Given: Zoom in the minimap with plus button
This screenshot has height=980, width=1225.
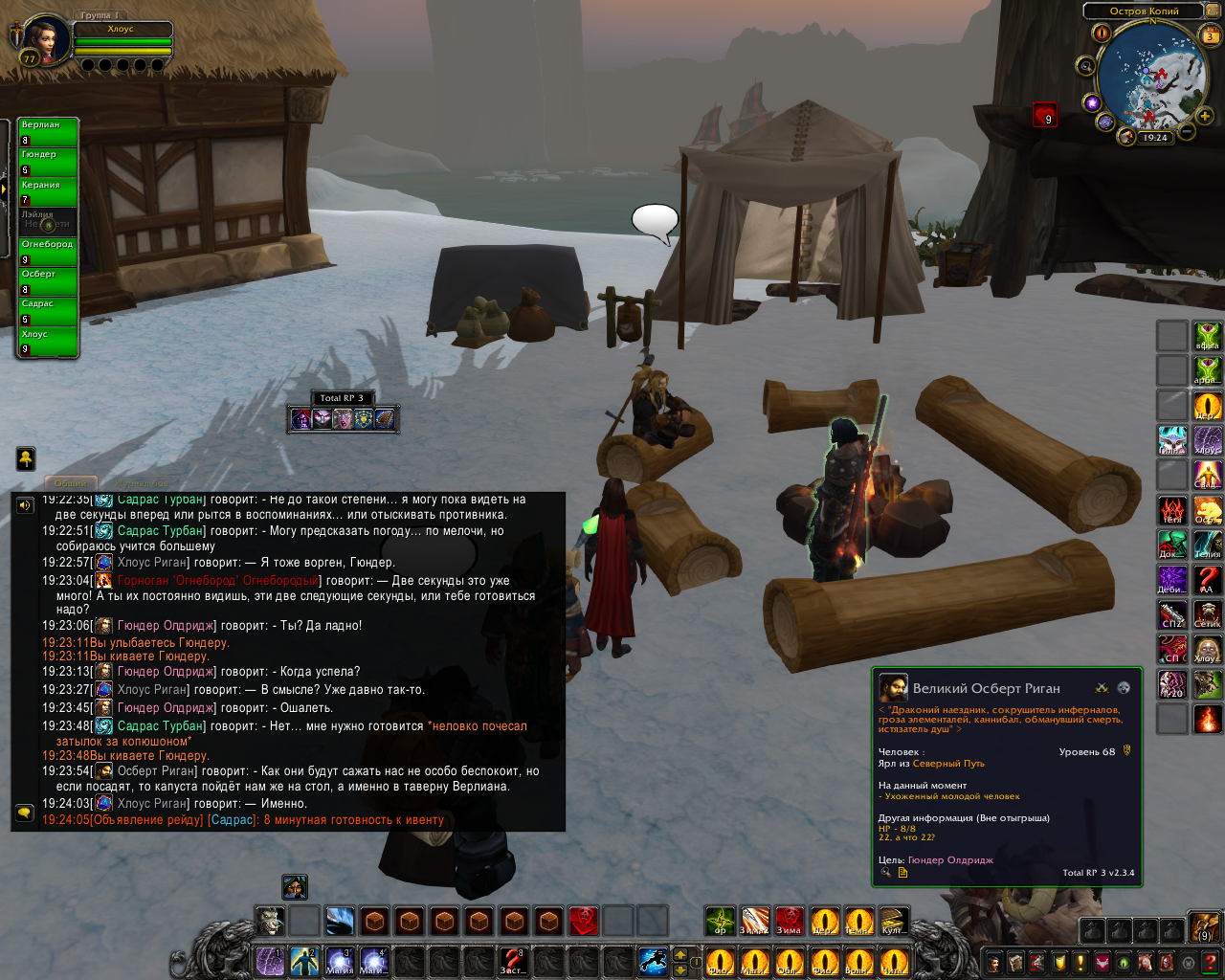Looking at the screenshot, I should click(x=1204, y=117).
